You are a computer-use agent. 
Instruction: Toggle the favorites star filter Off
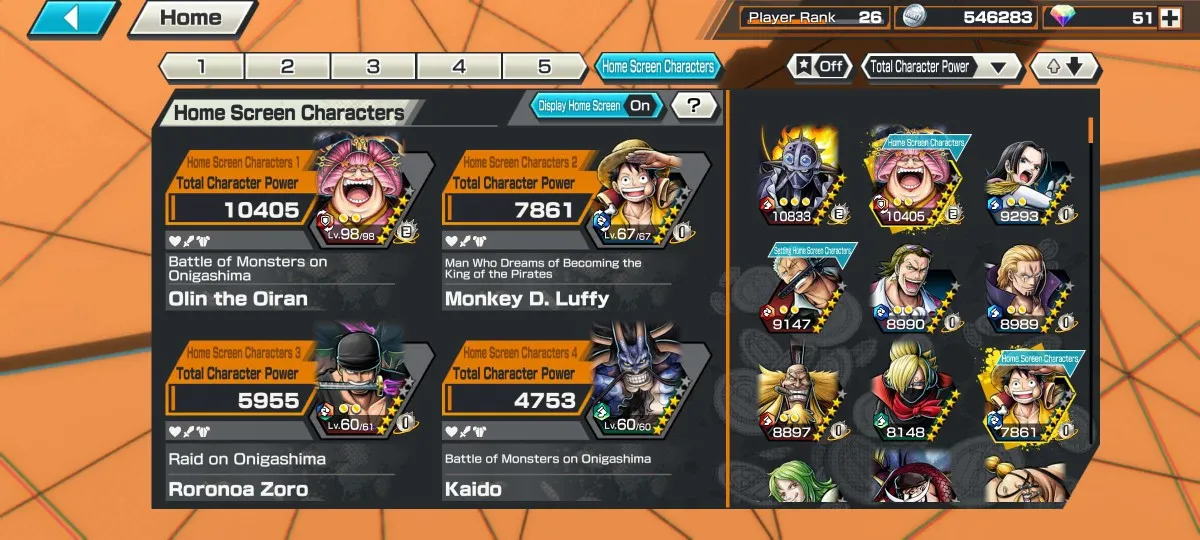(820, 67)
